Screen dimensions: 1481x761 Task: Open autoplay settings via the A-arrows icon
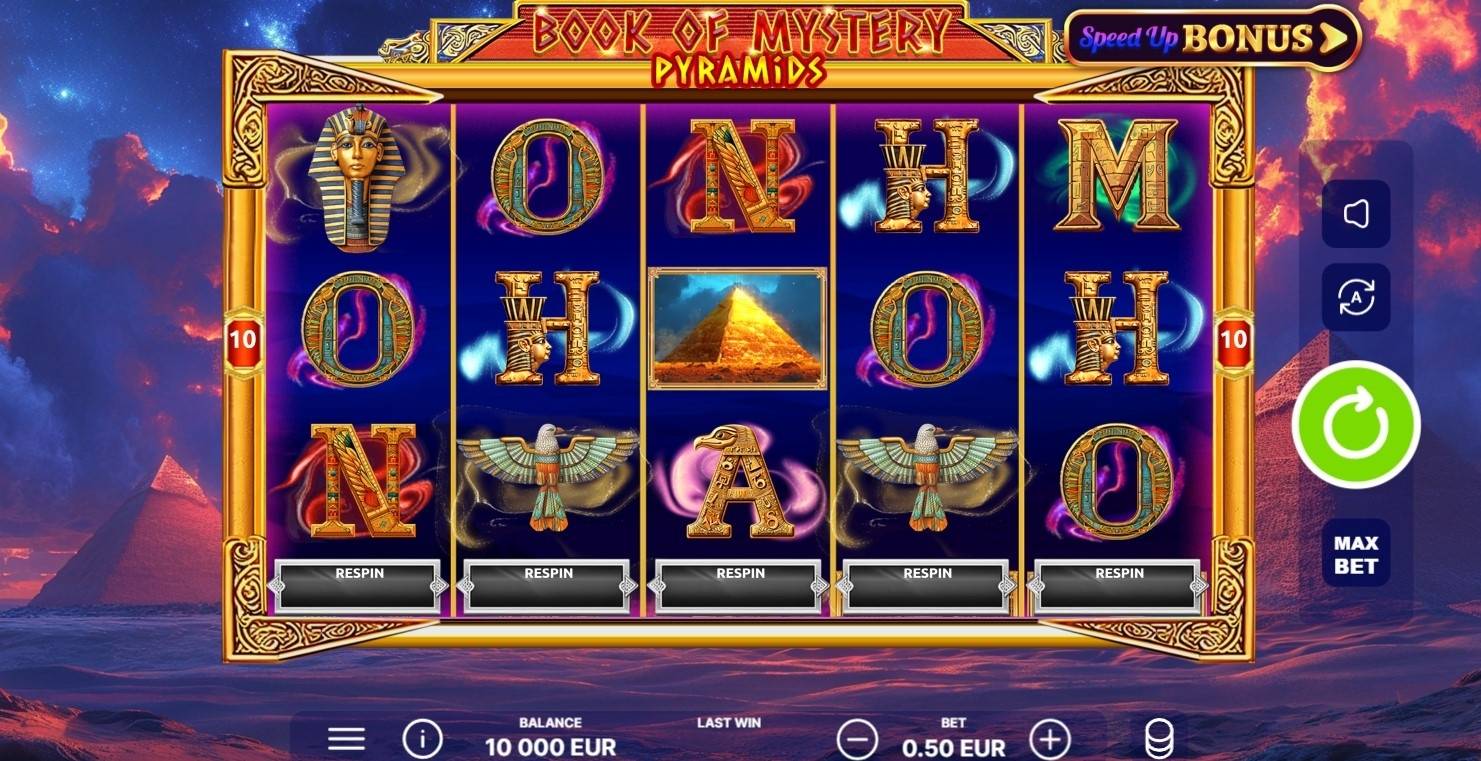point(1354,296)
